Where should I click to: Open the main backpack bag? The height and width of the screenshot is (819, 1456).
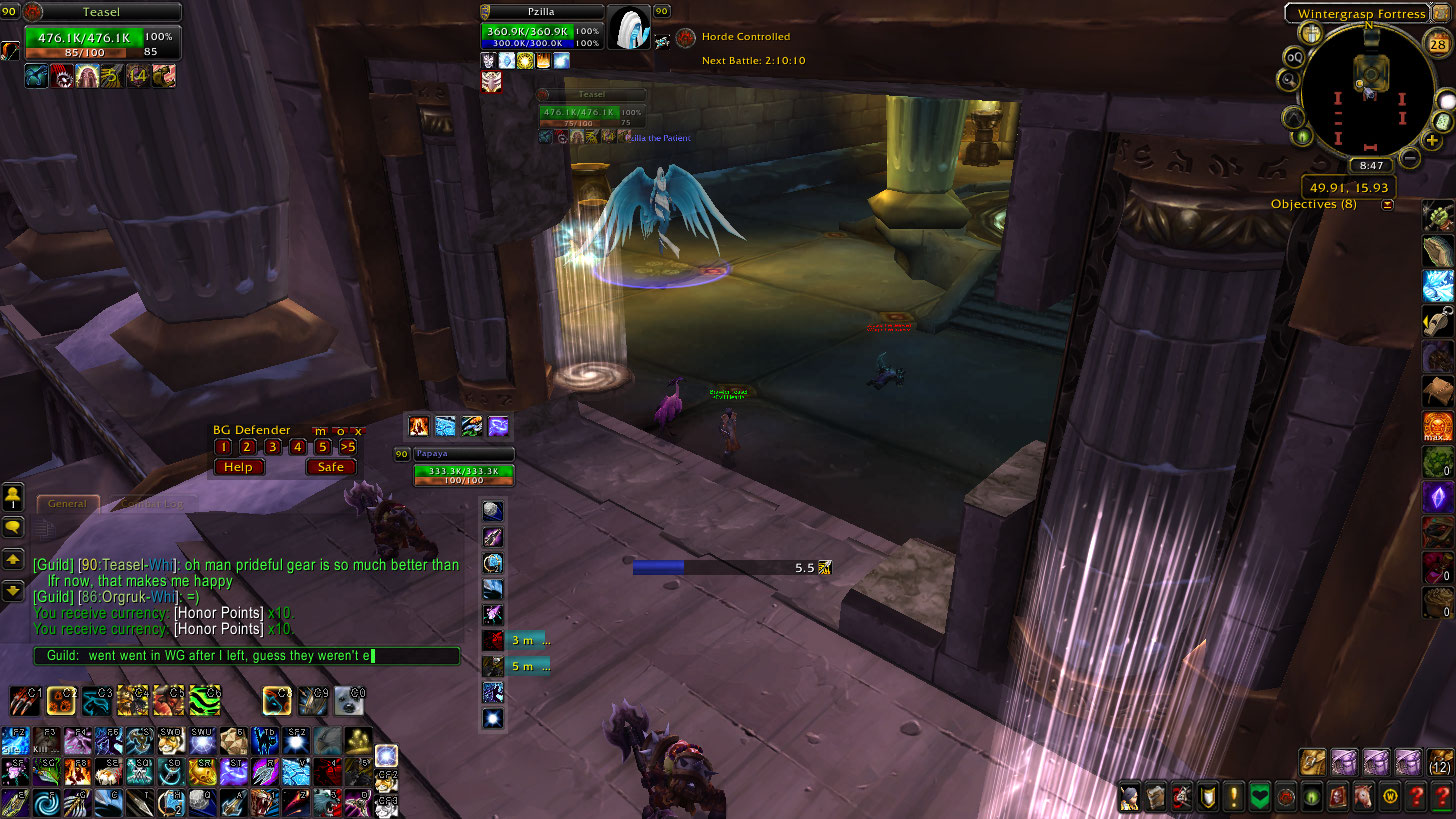pos(1439,764)
